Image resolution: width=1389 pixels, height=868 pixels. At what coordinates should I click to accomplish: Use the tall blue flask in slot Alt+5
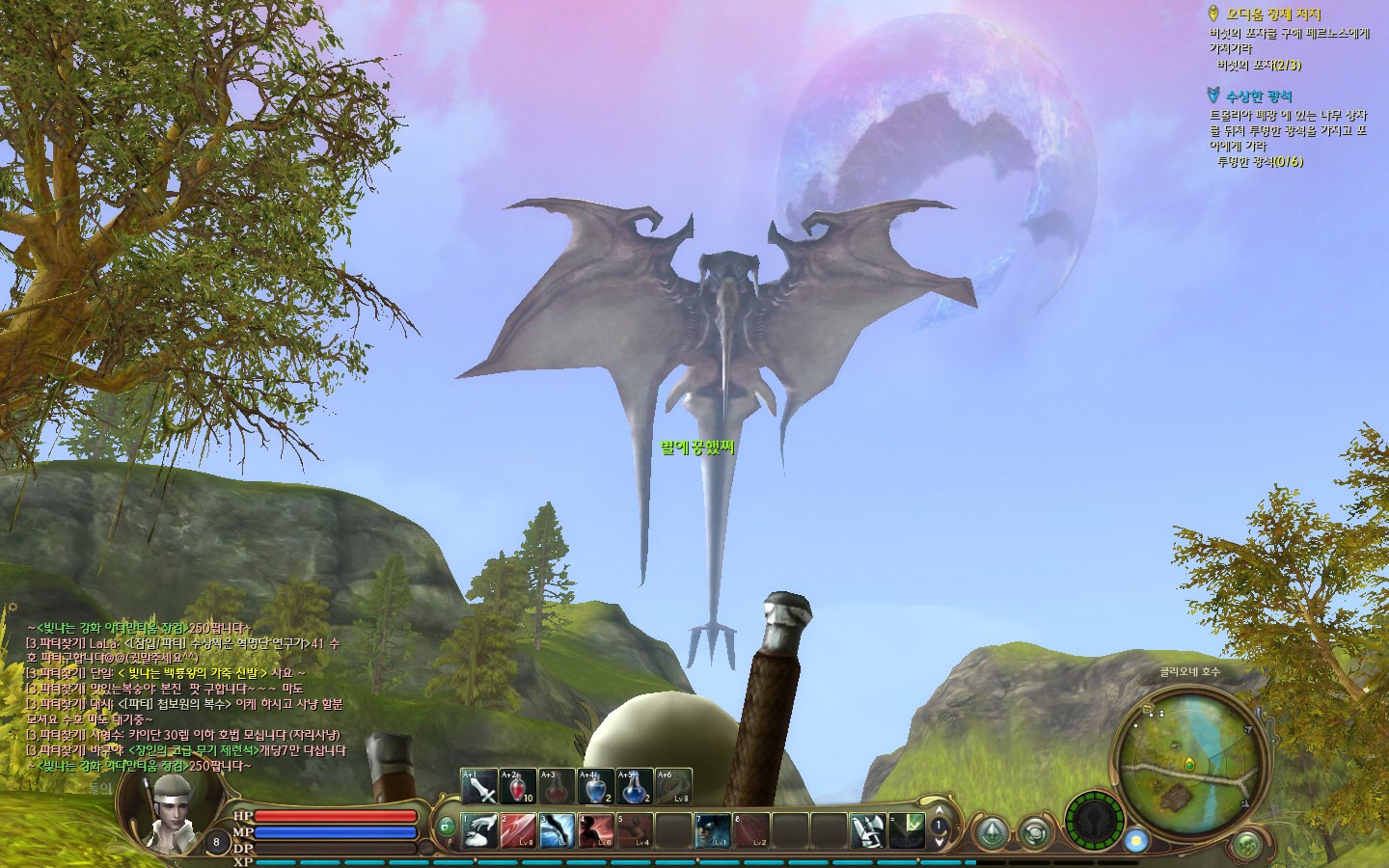pos(634,787)
